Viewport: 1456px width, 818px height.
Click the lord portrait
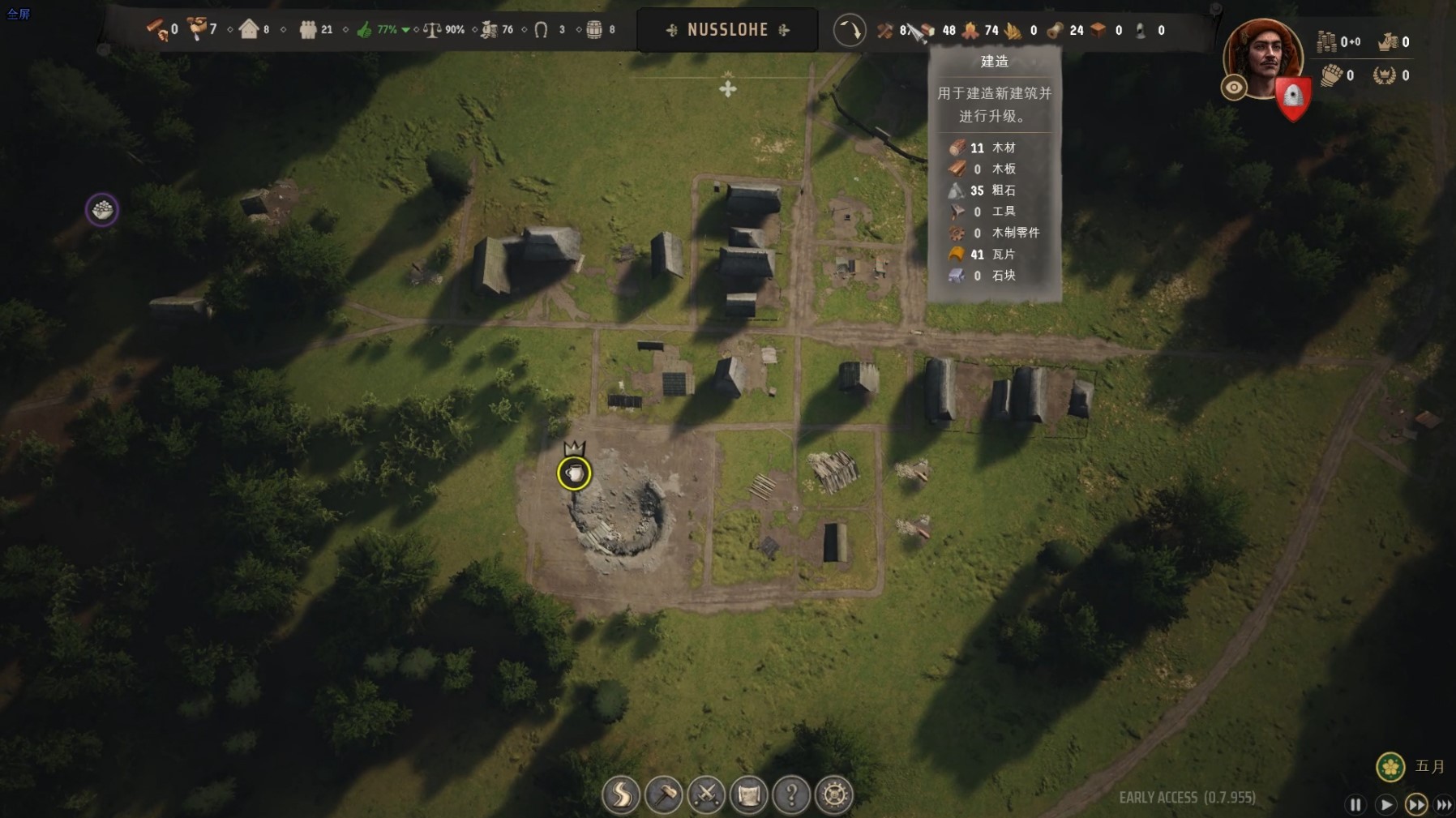point(1263,57)
